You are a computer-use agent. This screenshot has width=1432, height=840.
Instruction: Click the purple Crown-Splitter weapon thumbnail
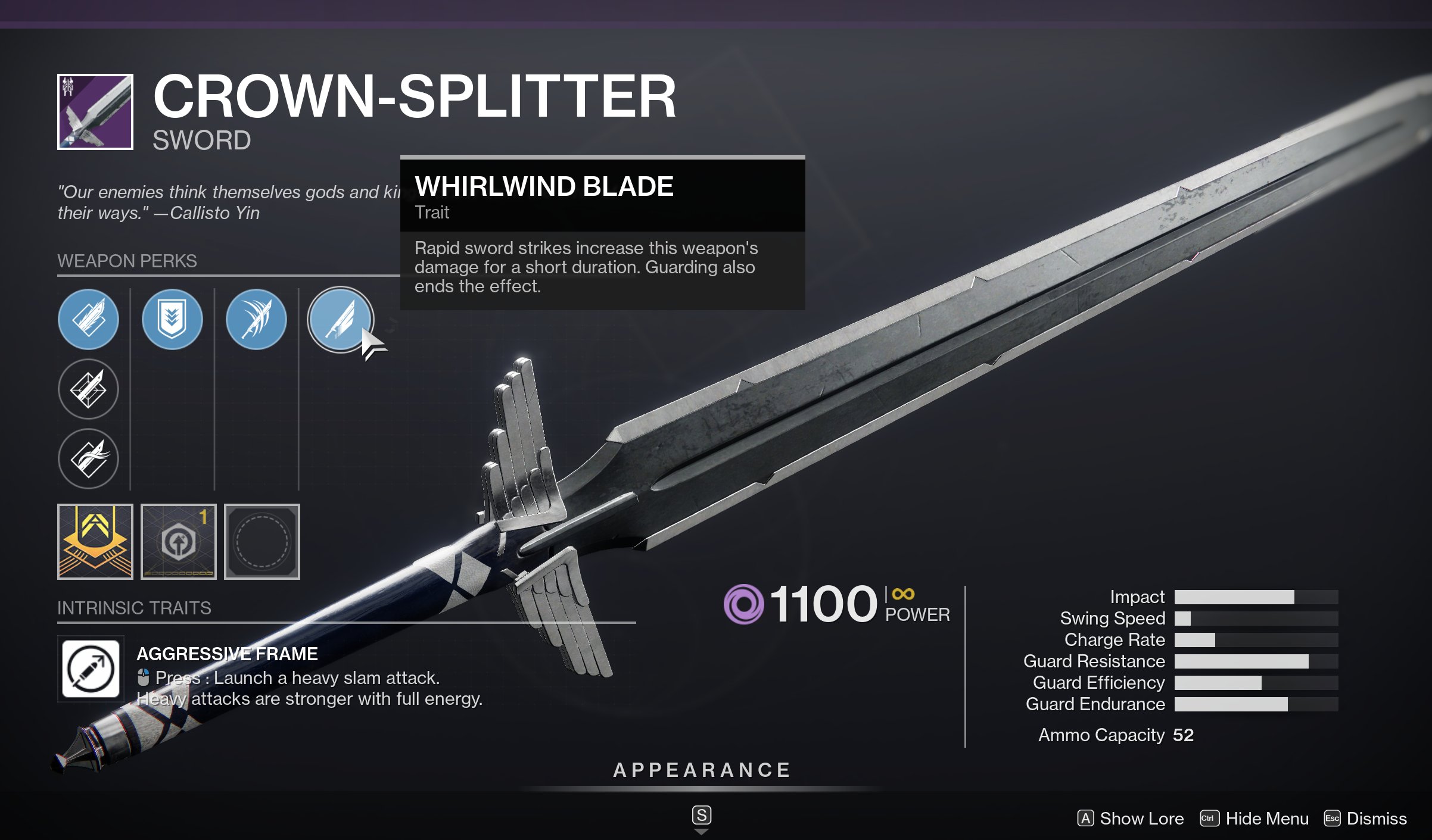[x=95, y=111]
